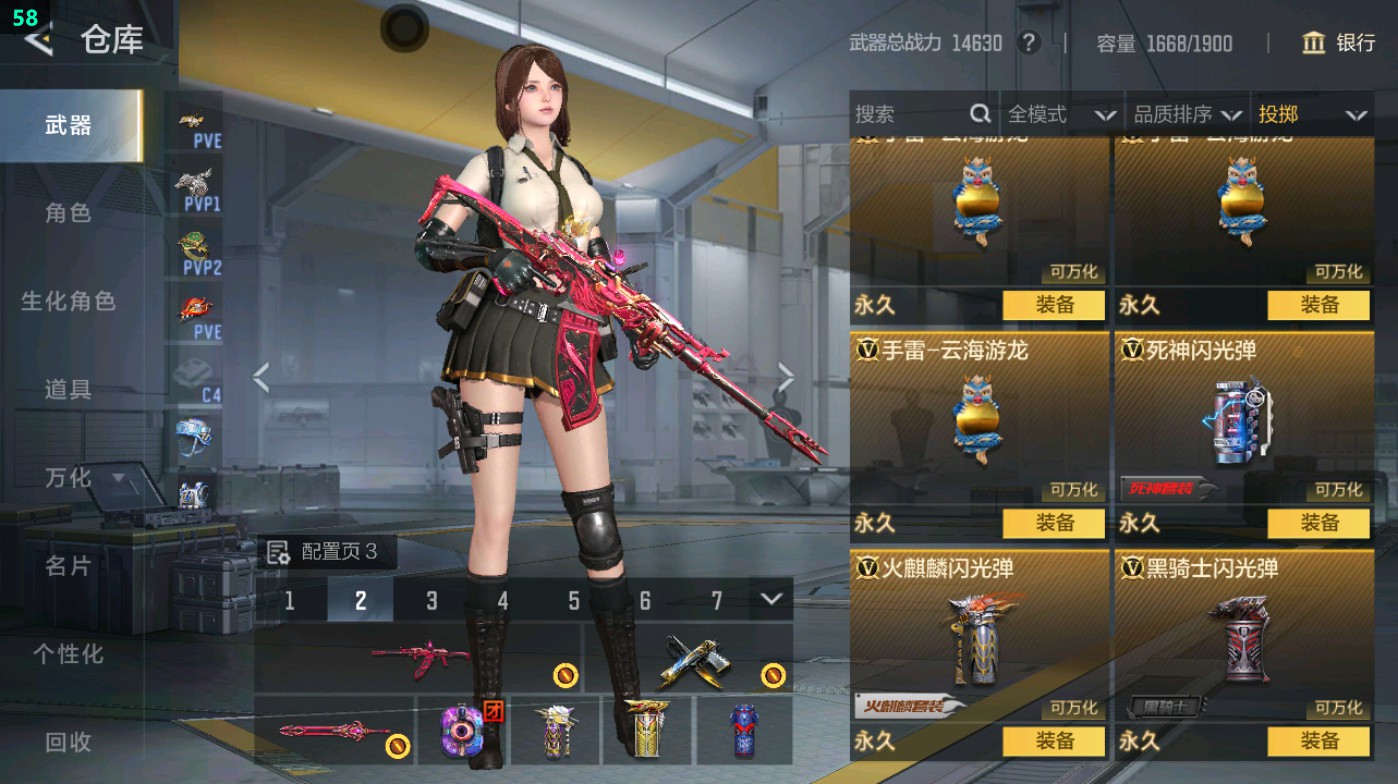Select the 道具 category
1398x784 pixels.
click(x=68, y=389)
